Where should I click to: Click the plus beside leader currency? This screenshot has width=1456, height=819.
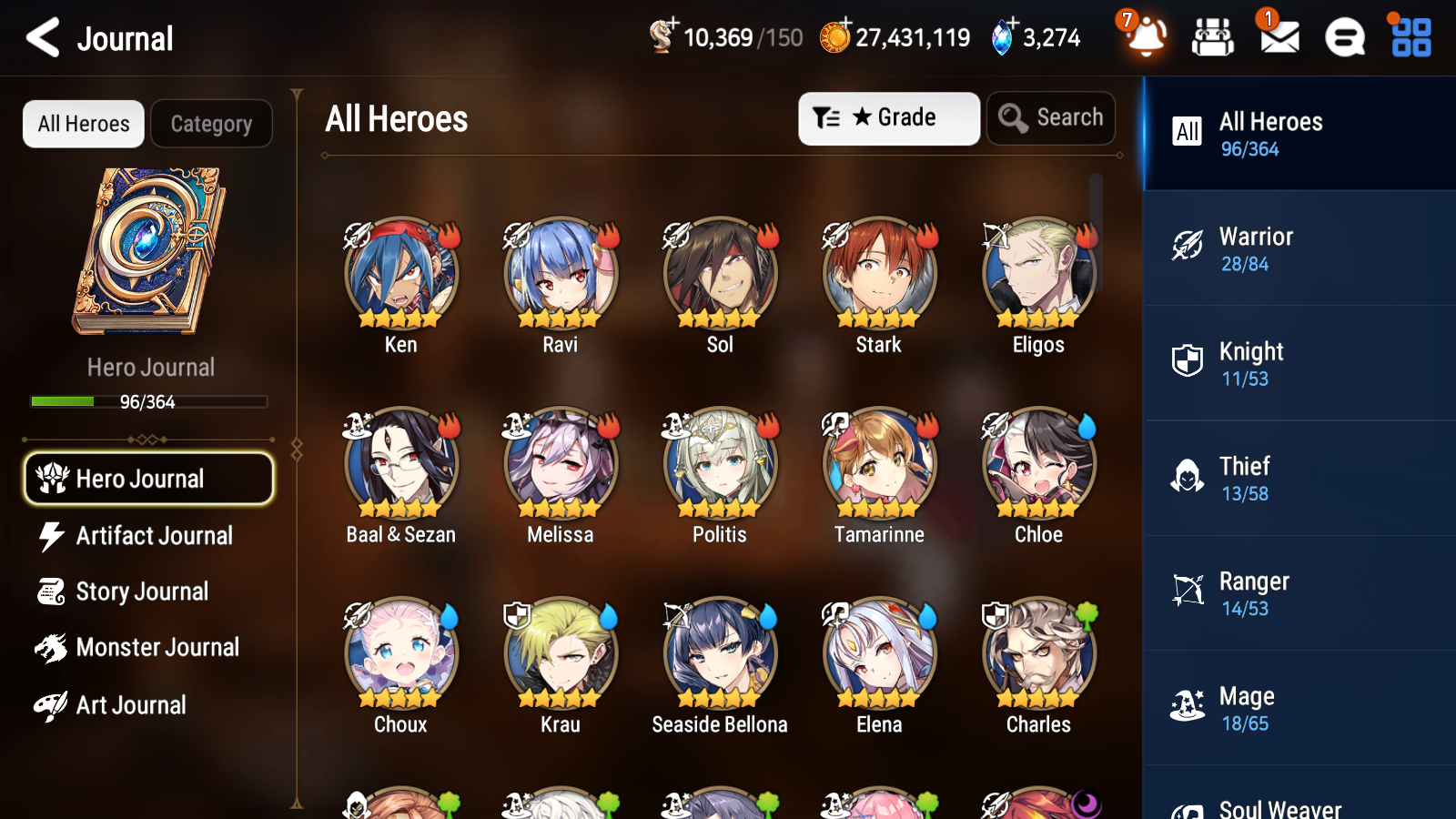(x=673, y=25)
